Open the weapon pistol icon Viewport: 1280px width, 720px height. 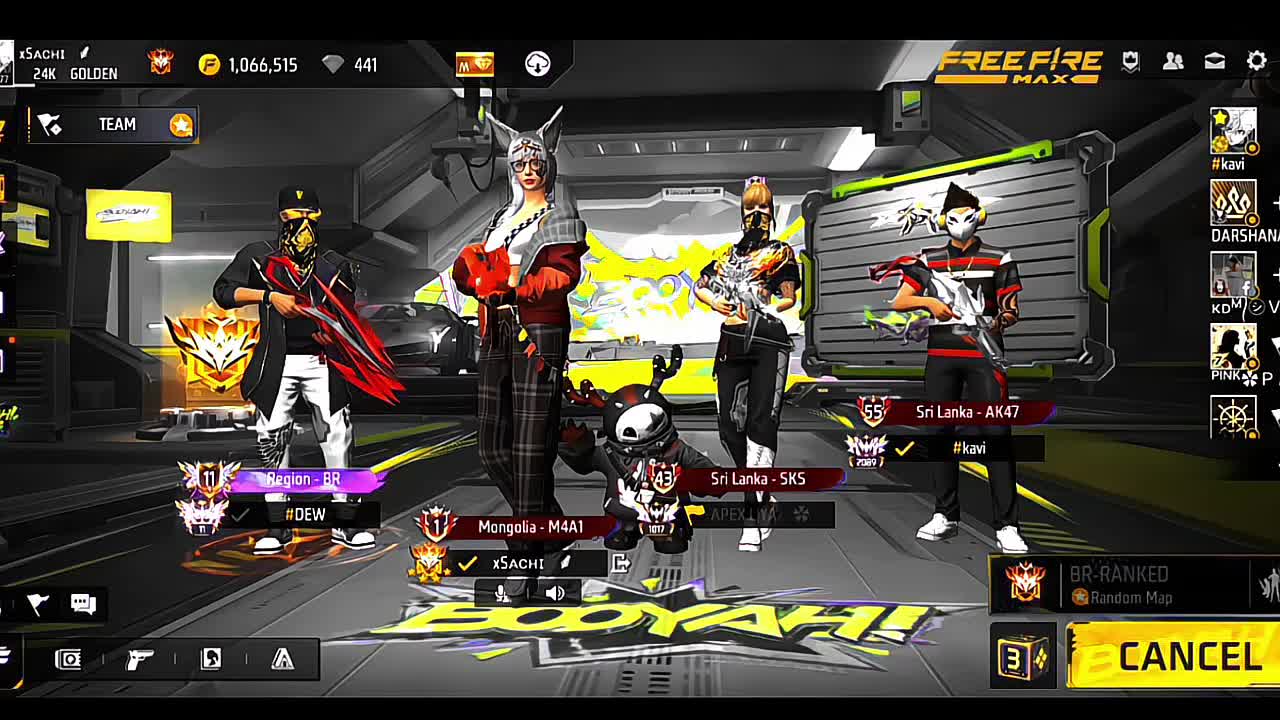point(140,659)
